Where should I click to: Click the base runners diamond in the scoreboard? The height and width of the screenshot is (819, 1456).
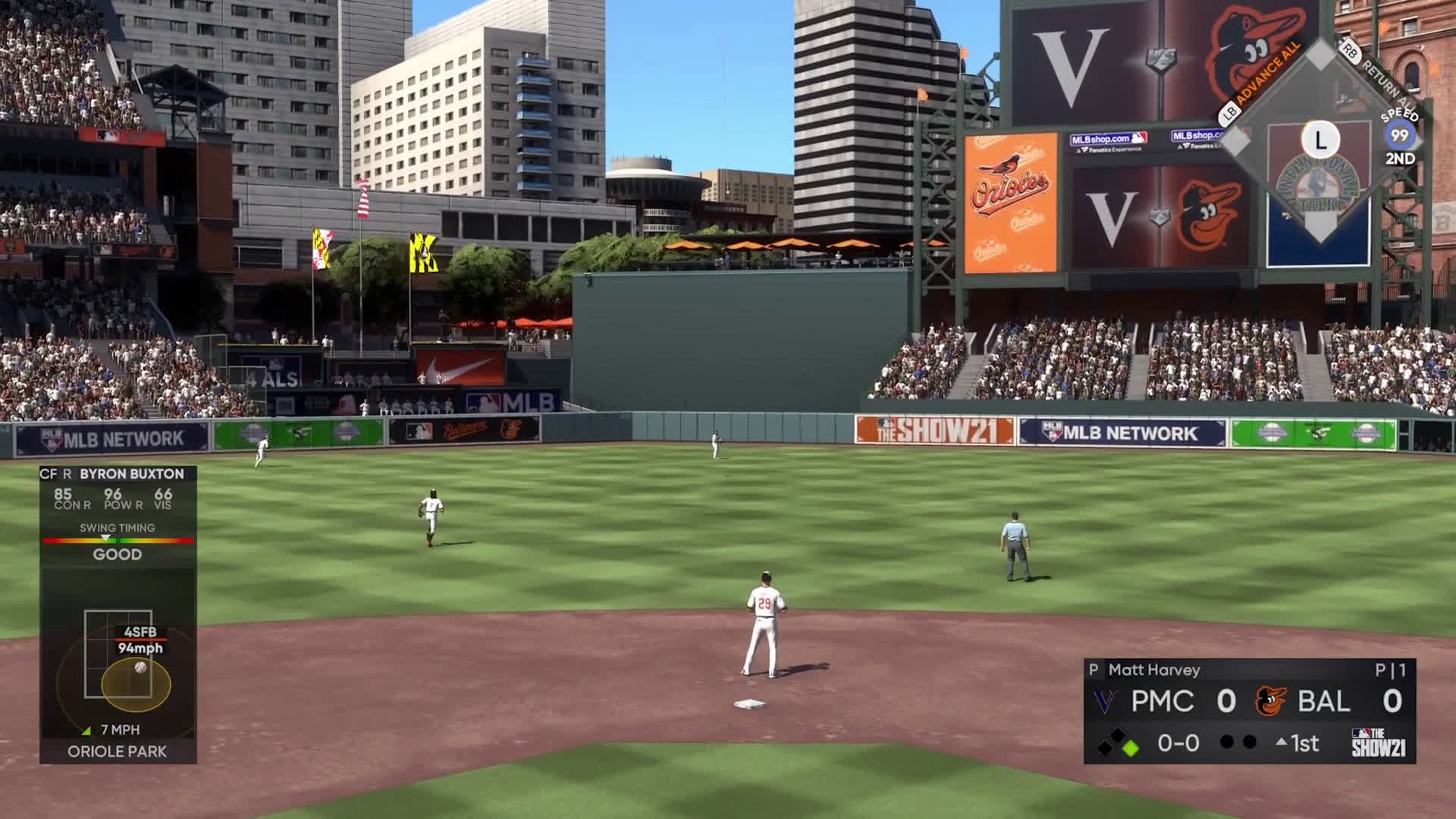[1118, 743]
